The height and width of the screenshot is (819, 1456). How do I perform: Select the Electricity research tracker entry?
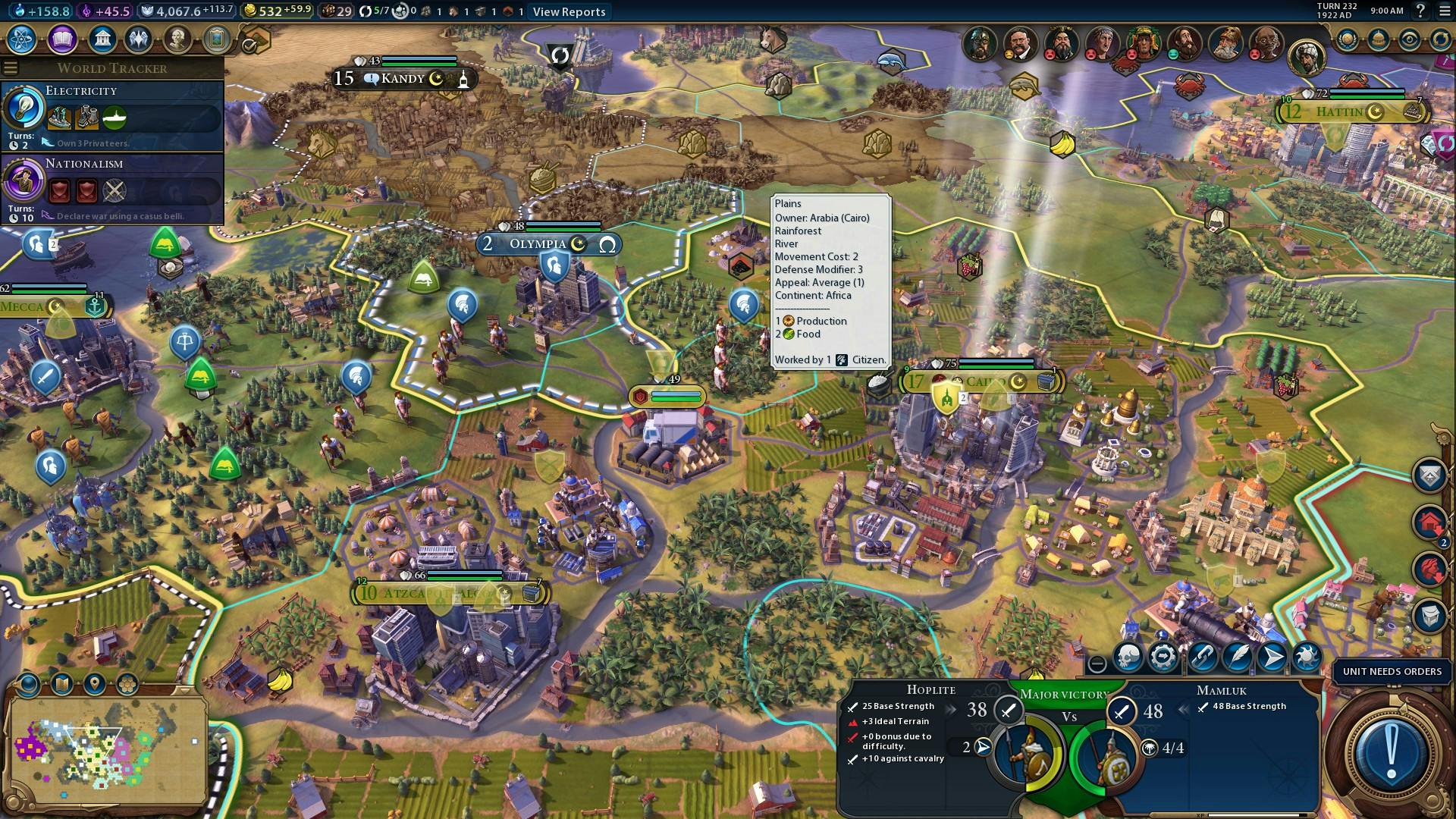(x=112, y=114)
